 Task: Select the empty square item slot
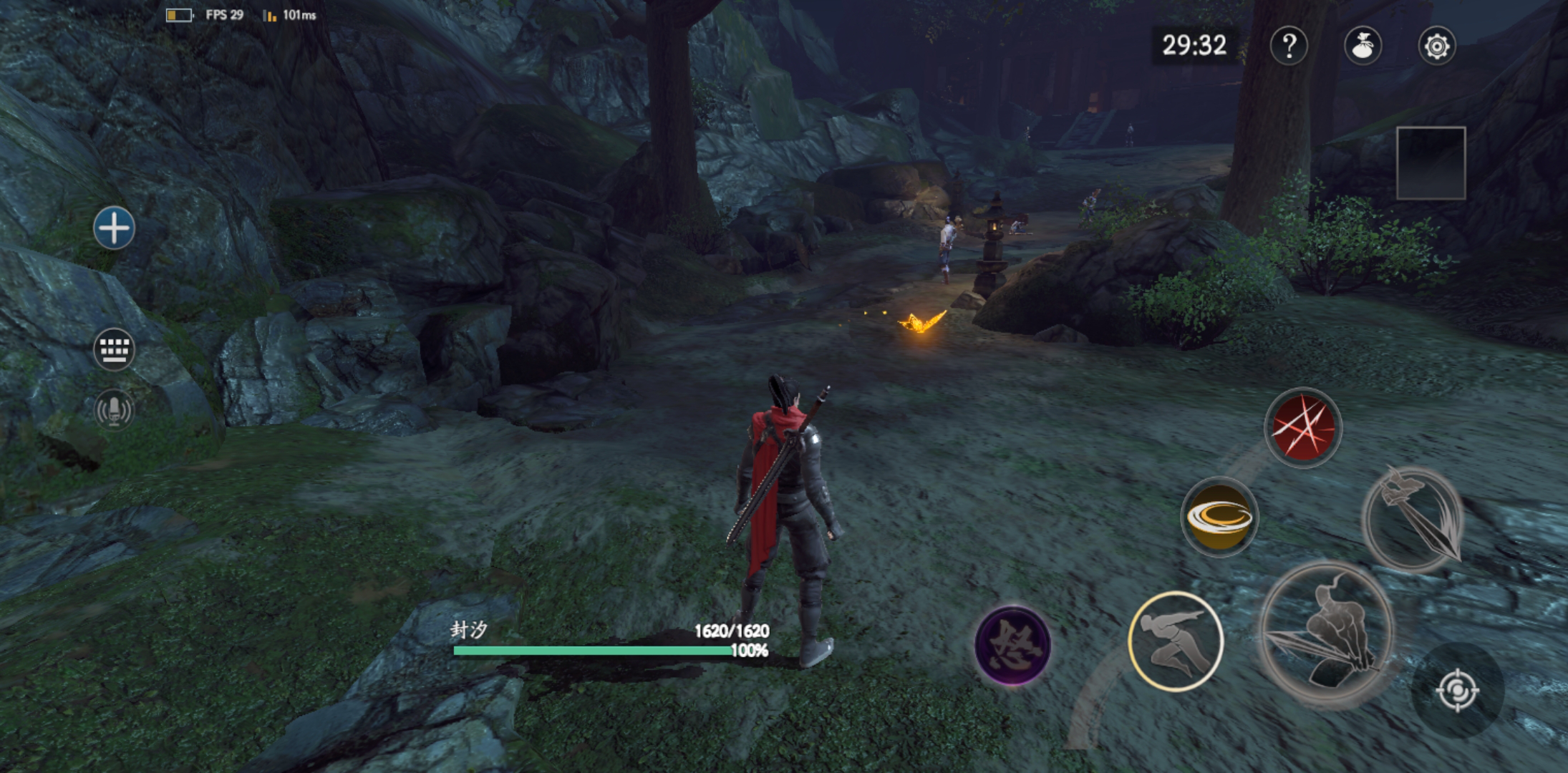coord(1431,163)
